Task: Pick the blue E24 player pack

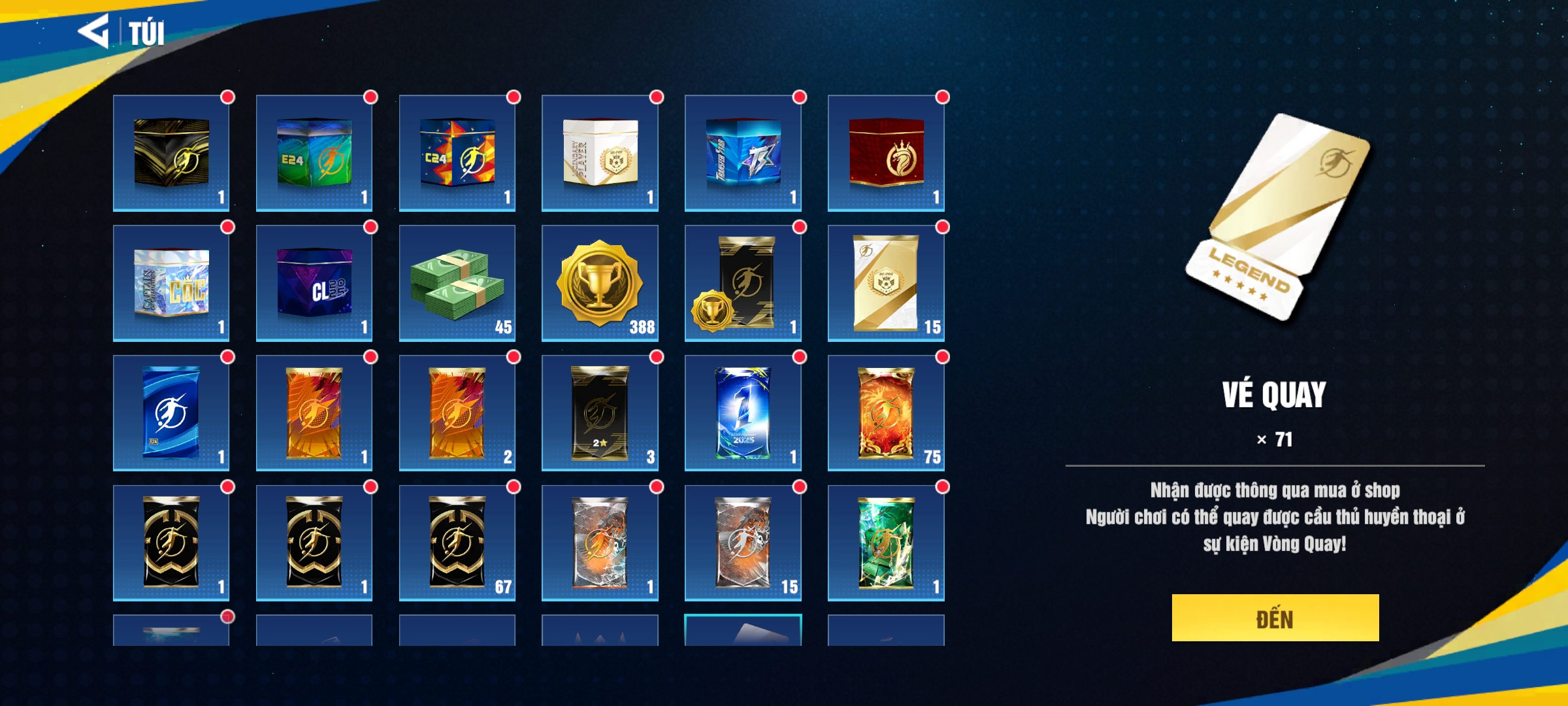Action: pyautogui.click(x=171, y=413)
